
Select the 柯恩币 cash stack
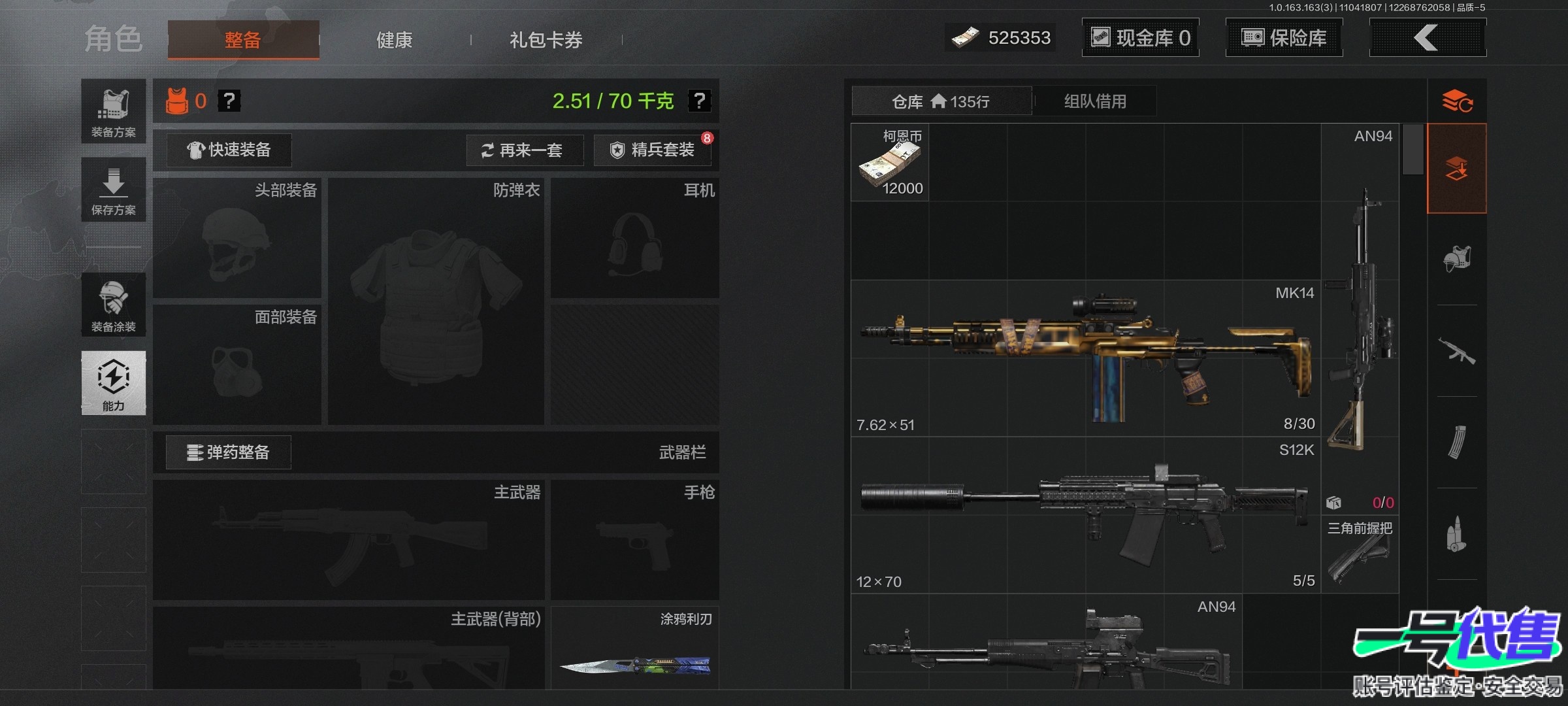[x=890, y=162]
